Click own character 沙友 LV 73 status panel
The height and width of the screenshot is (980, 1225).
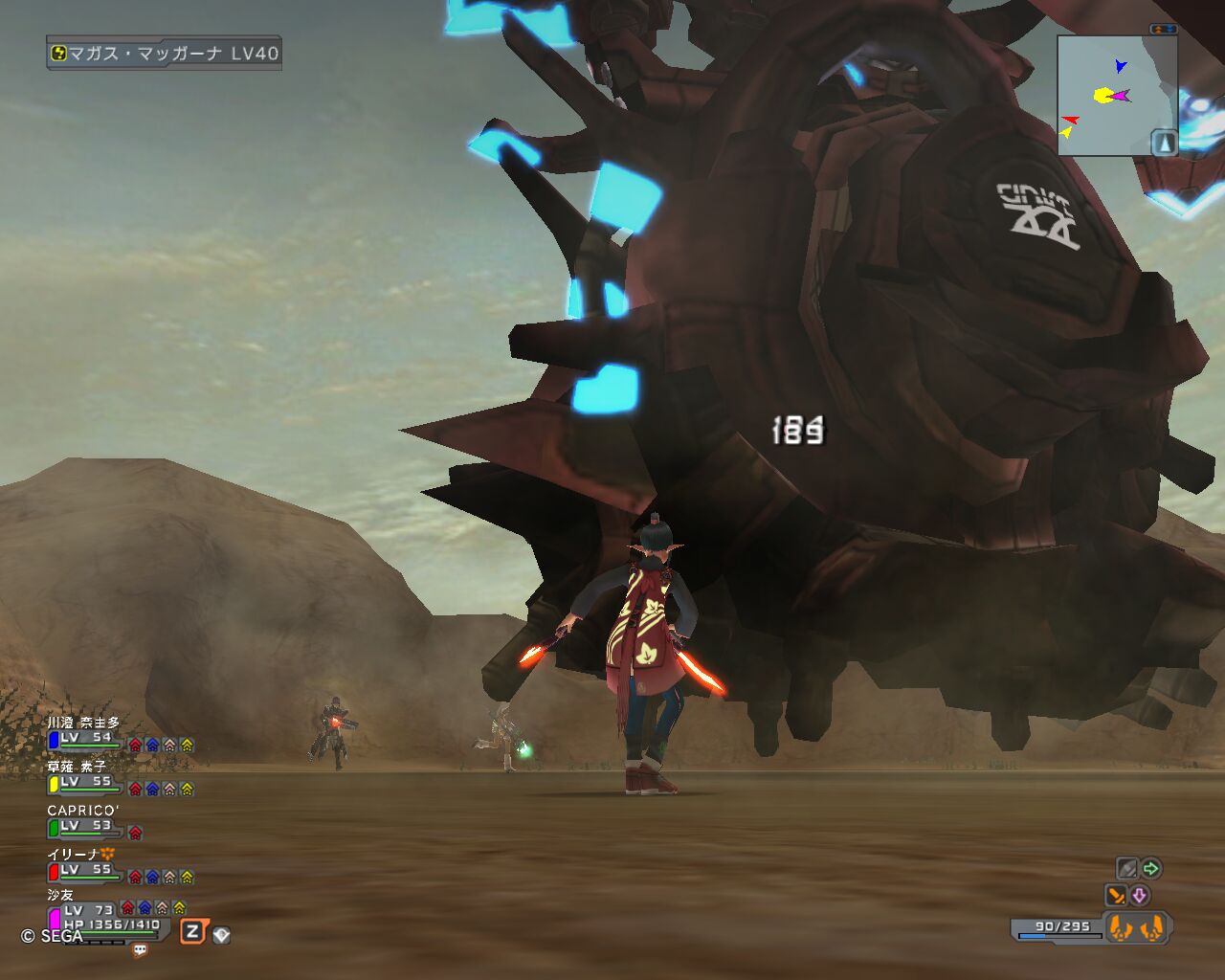click(105, 919)
